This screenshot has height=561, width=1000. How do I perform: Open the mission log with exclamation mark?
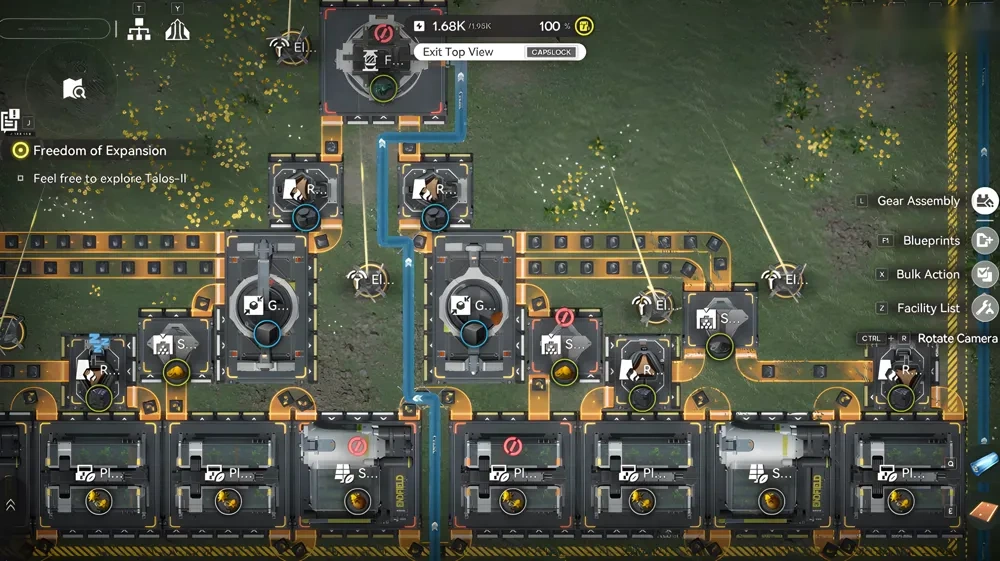click(11, 121)
